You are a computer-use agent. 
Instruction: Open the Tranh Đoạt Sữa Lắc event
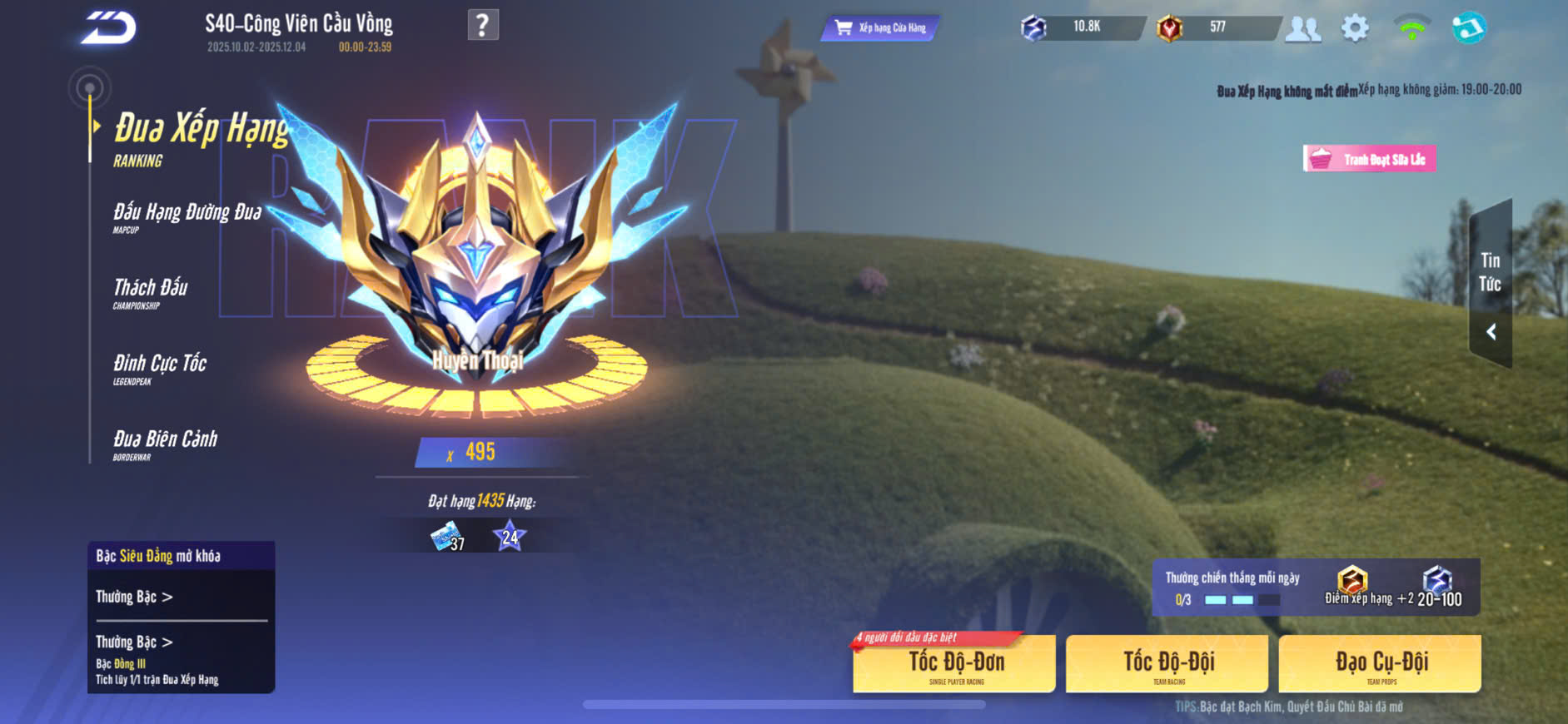[x=1370, y=159]
